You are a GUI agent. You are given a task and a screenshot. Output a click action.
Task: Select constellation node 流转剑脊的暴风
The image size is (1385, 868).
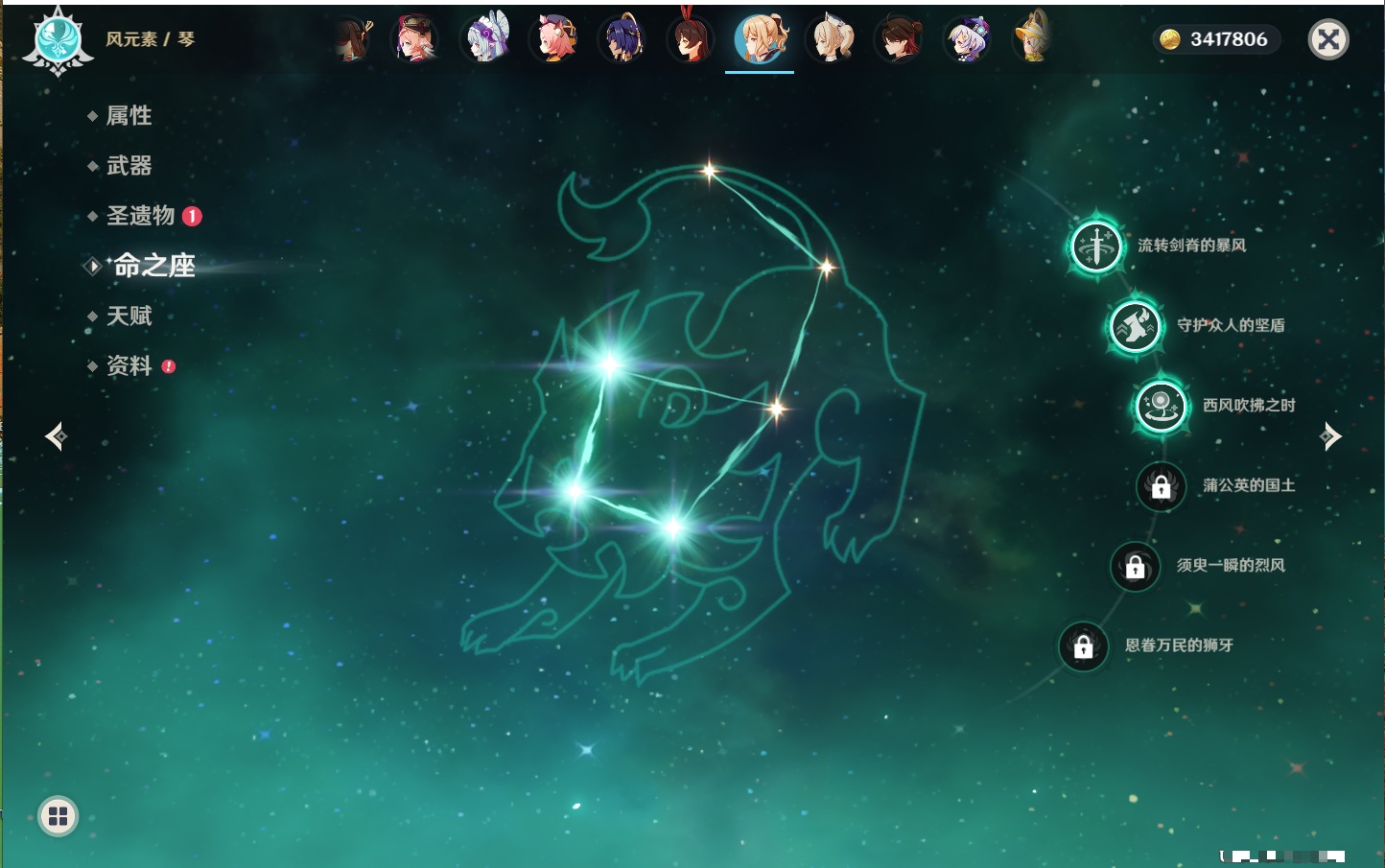(1095, 246)
